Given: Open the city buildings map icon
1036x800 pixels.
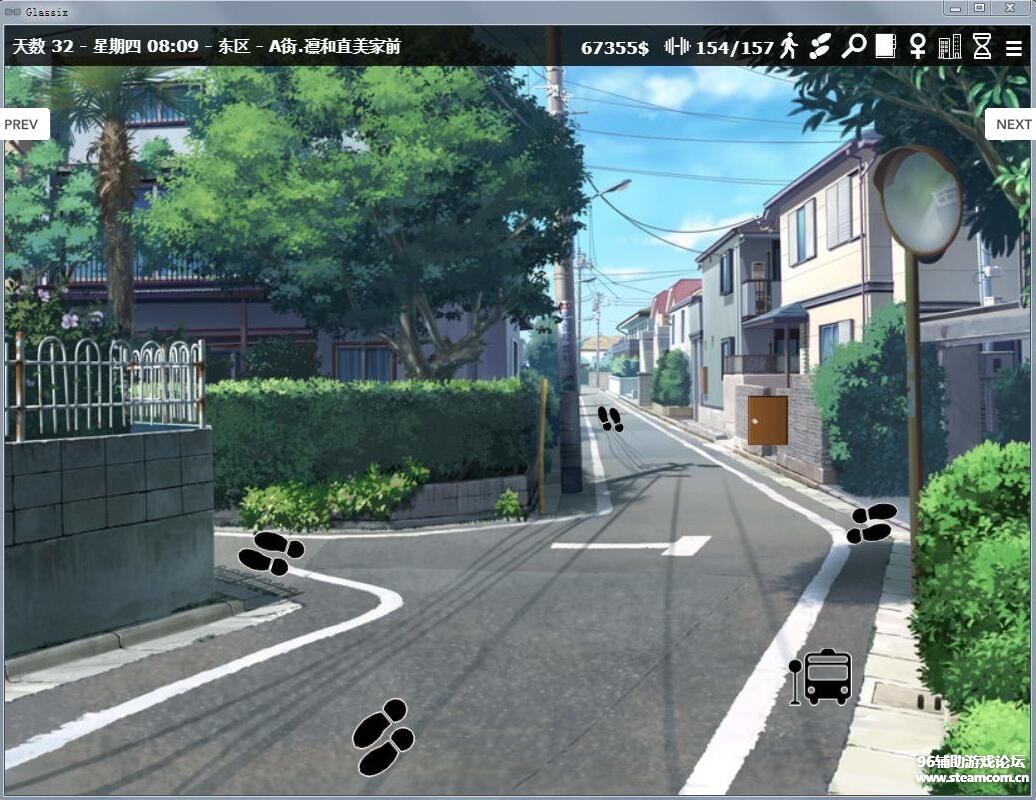Looking at the screenshot, I should click(x=949, y=46).
